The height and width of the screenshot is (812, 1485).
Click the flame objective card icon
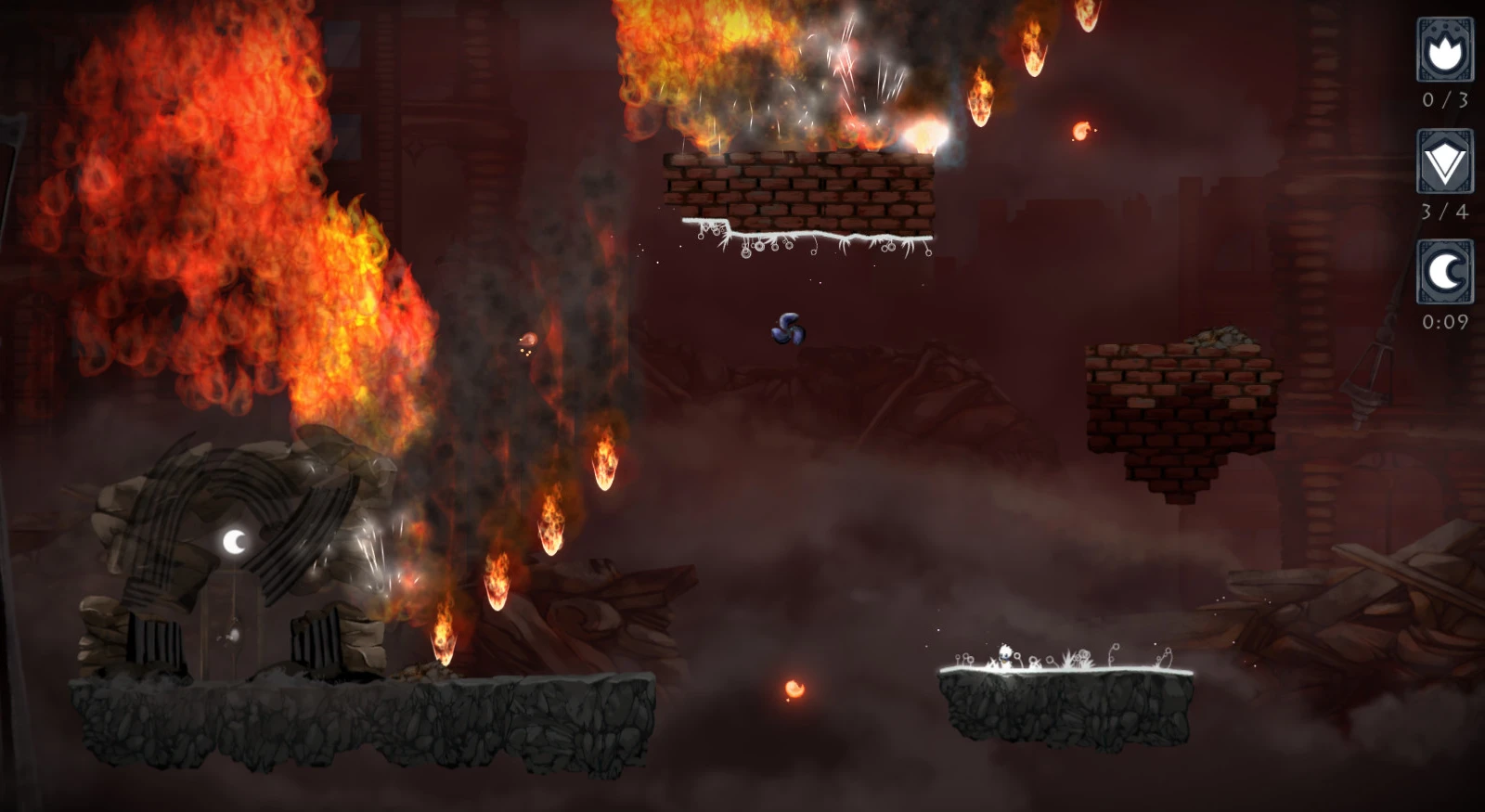tap(1444, 50)
